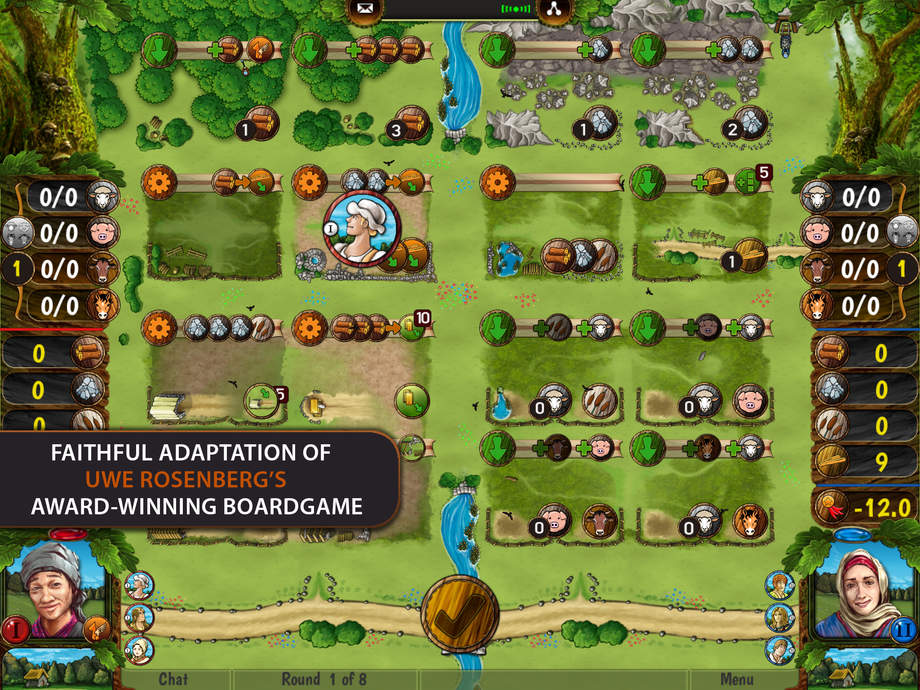Click the red I badge on portrait
The width and height of the screenshot is (920, 690).
coord(15,629)
